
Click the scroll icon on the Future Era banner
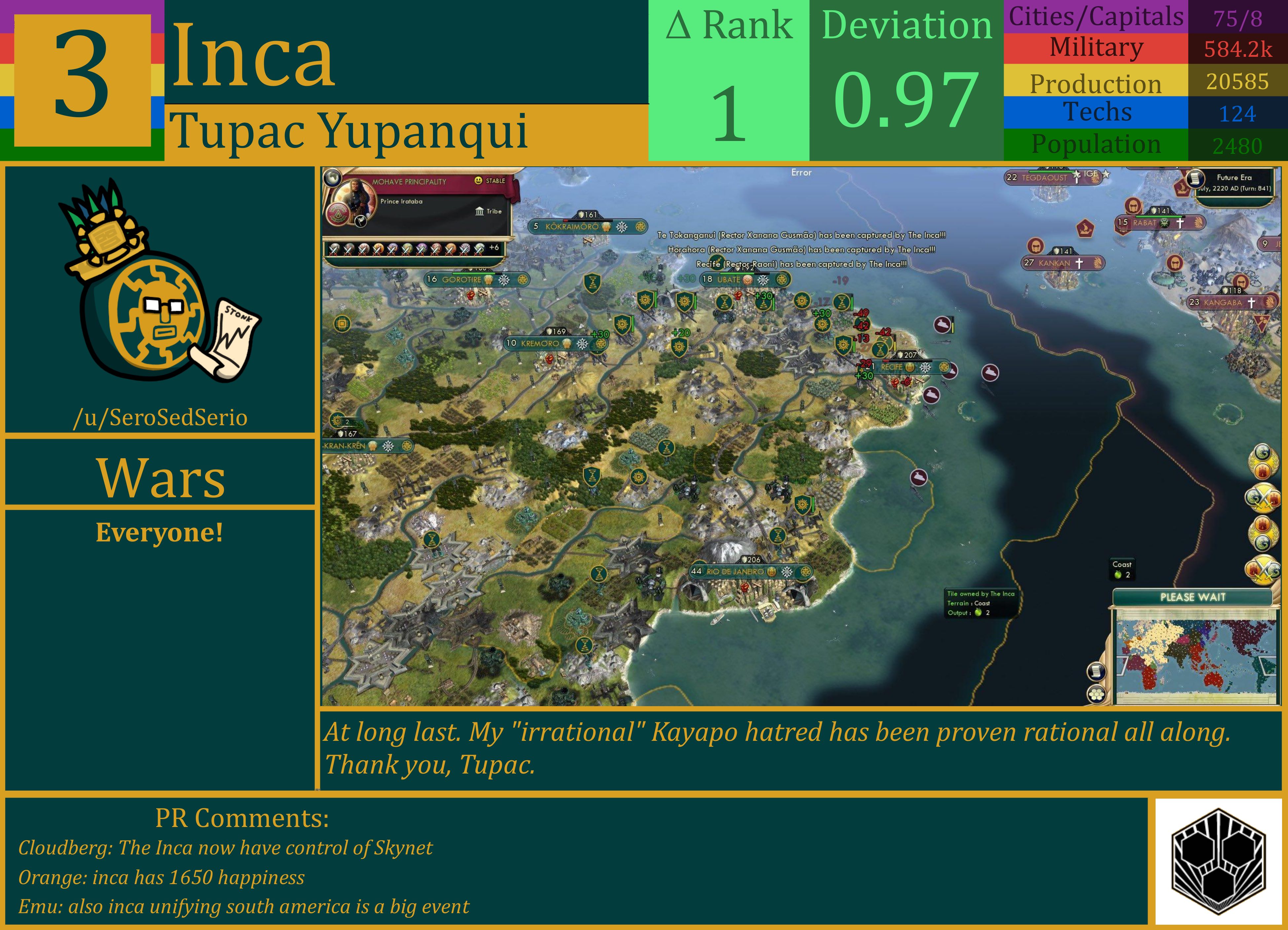[x=1196, y=179]
